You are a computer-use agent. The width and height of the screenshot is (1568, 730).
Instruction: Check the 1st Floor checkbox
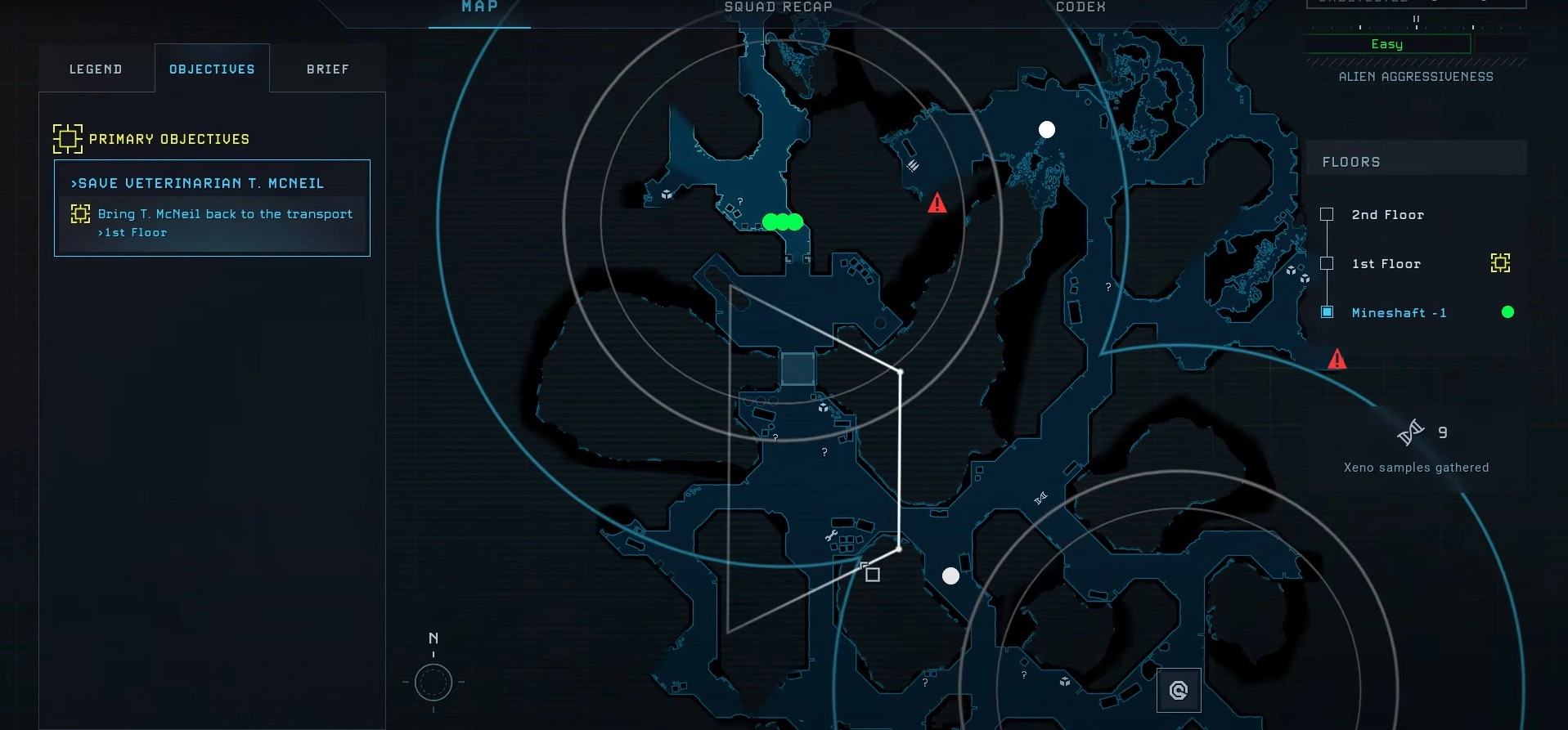1327,263
